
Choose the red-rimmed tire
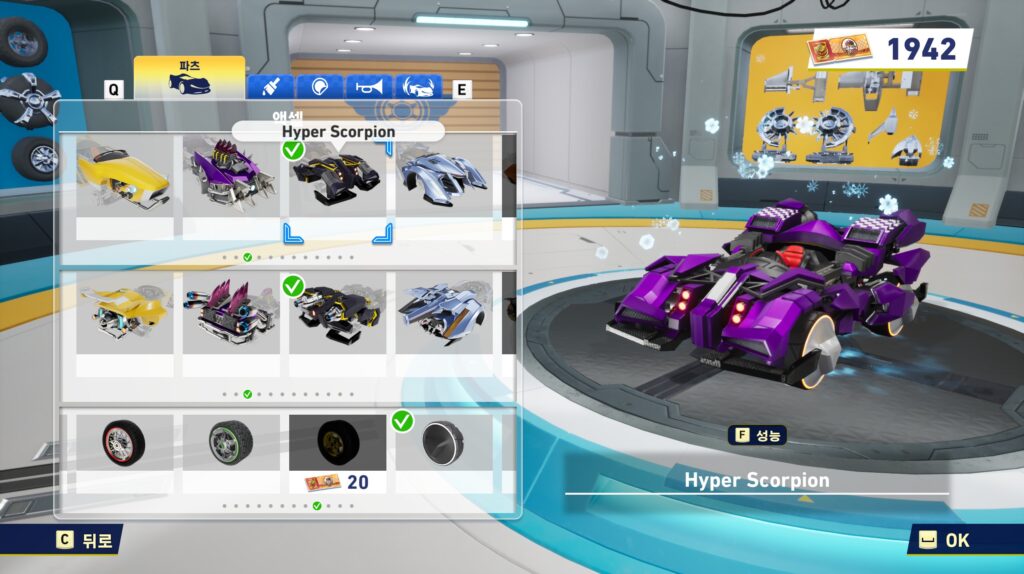click(124, 442)
